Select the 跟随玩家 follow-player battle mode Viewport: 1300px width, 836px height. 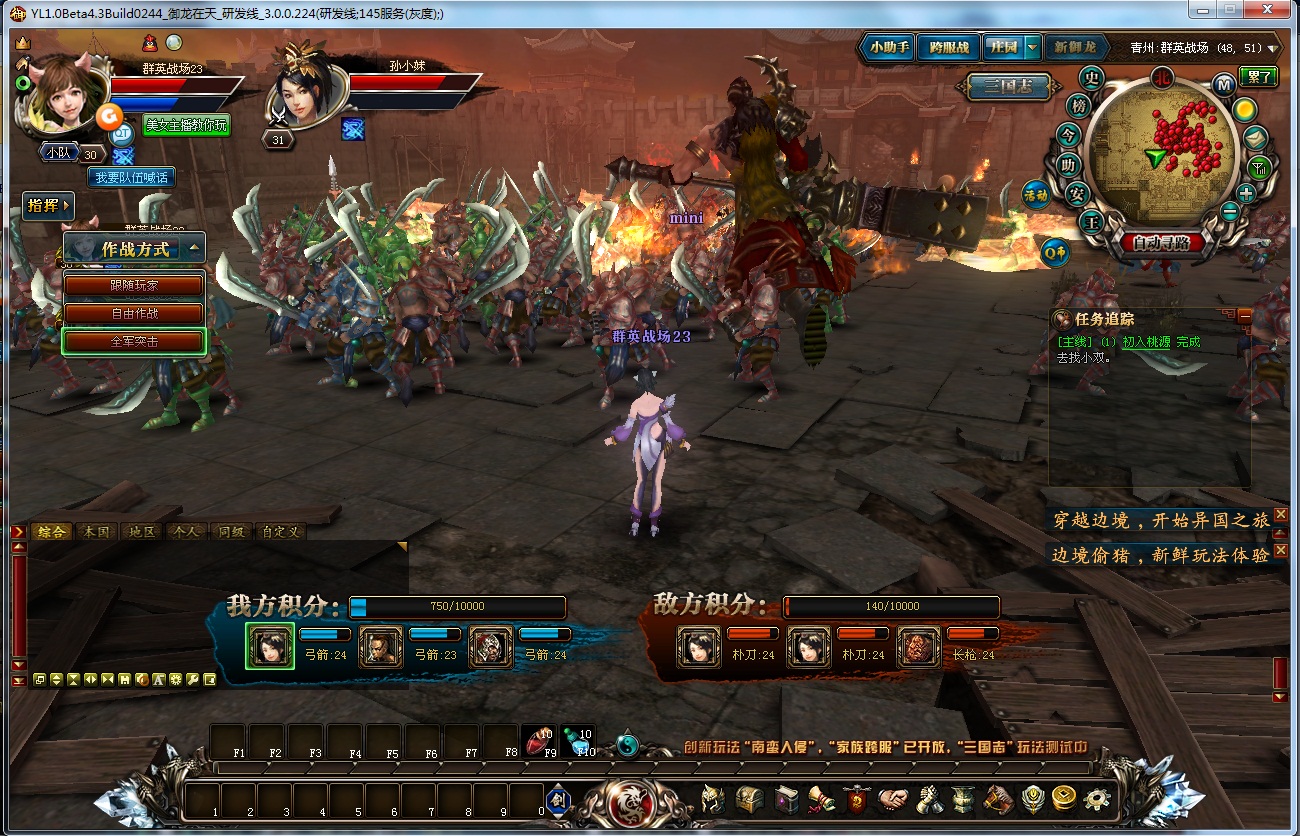click(x=134, y=285)
